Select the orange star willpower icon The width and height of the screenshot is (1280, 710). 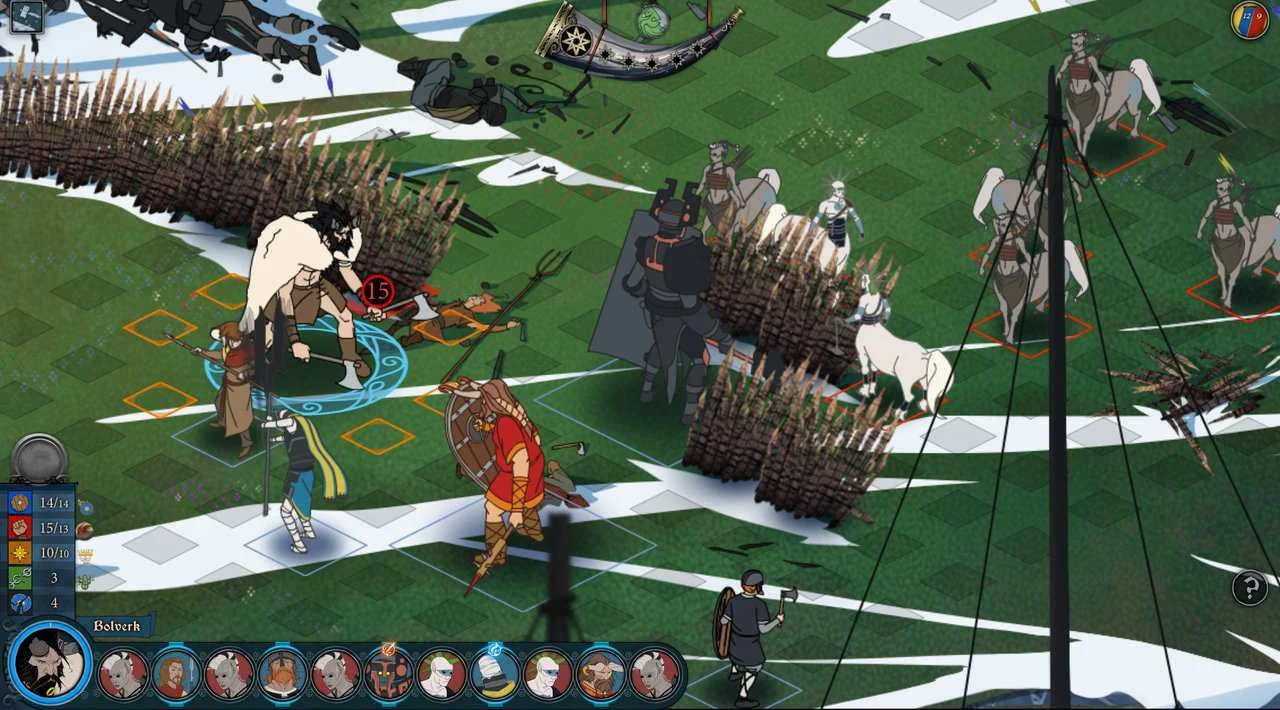coord(20,553)
